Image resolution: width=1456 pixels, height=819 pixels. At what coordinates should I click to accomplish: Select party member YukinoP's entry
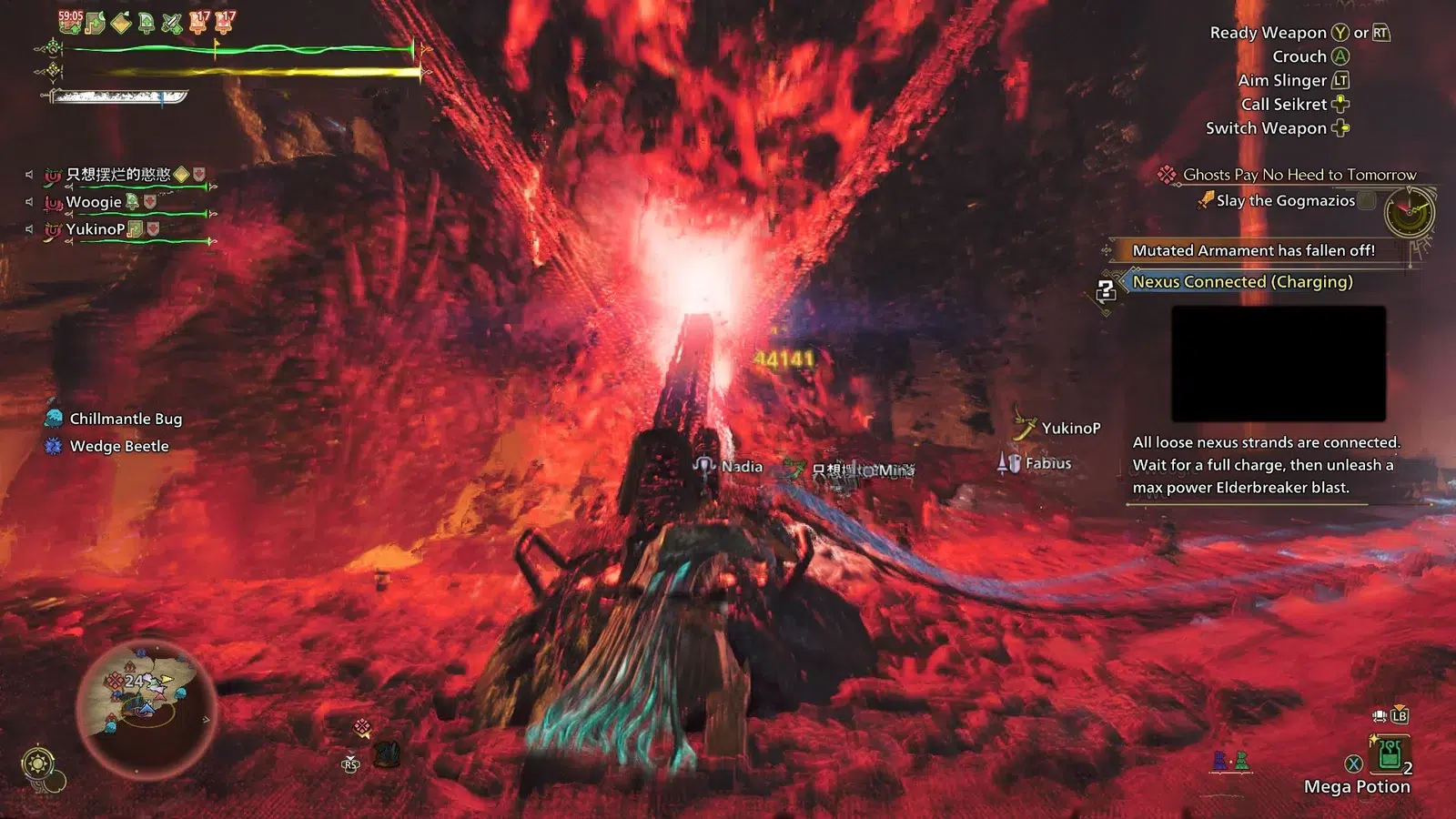96,229
